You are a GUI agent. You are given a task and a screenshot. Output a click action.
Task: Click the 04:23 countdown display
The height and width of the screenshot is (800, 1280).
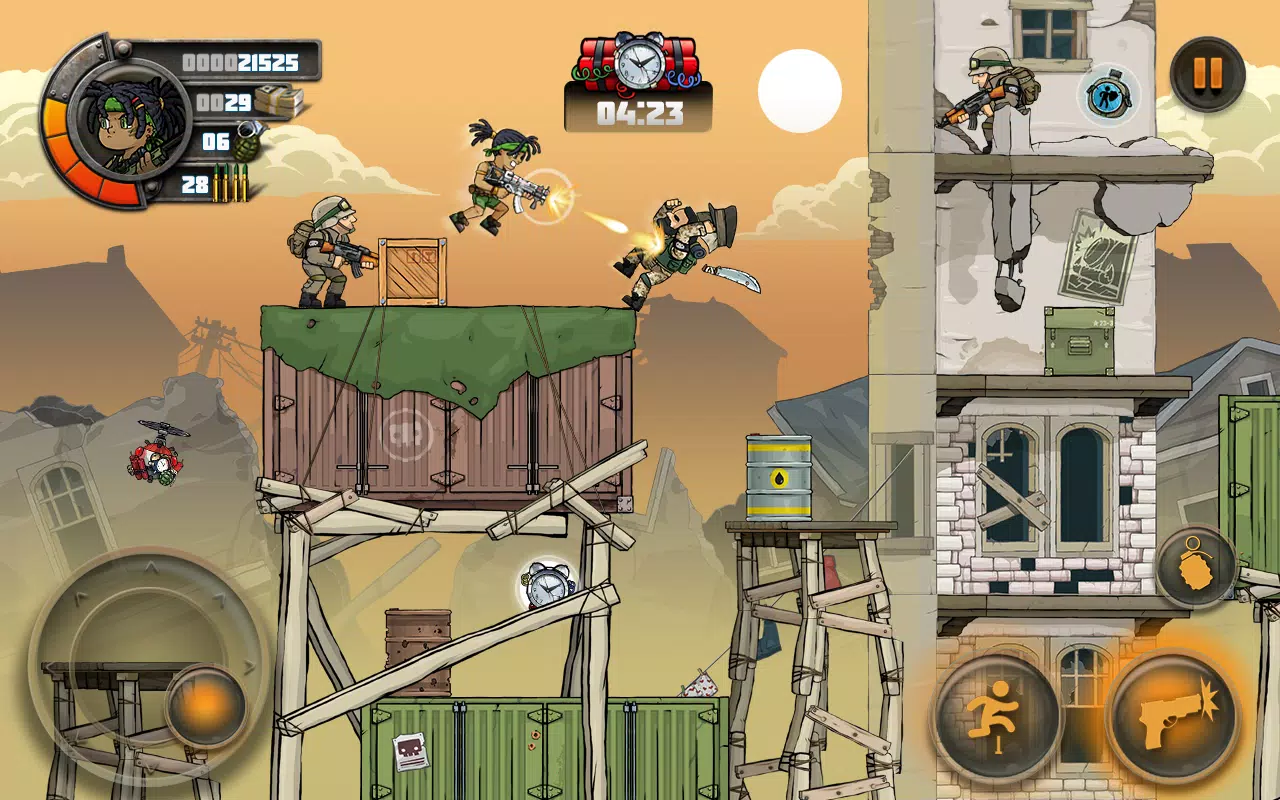click(640, 114)
